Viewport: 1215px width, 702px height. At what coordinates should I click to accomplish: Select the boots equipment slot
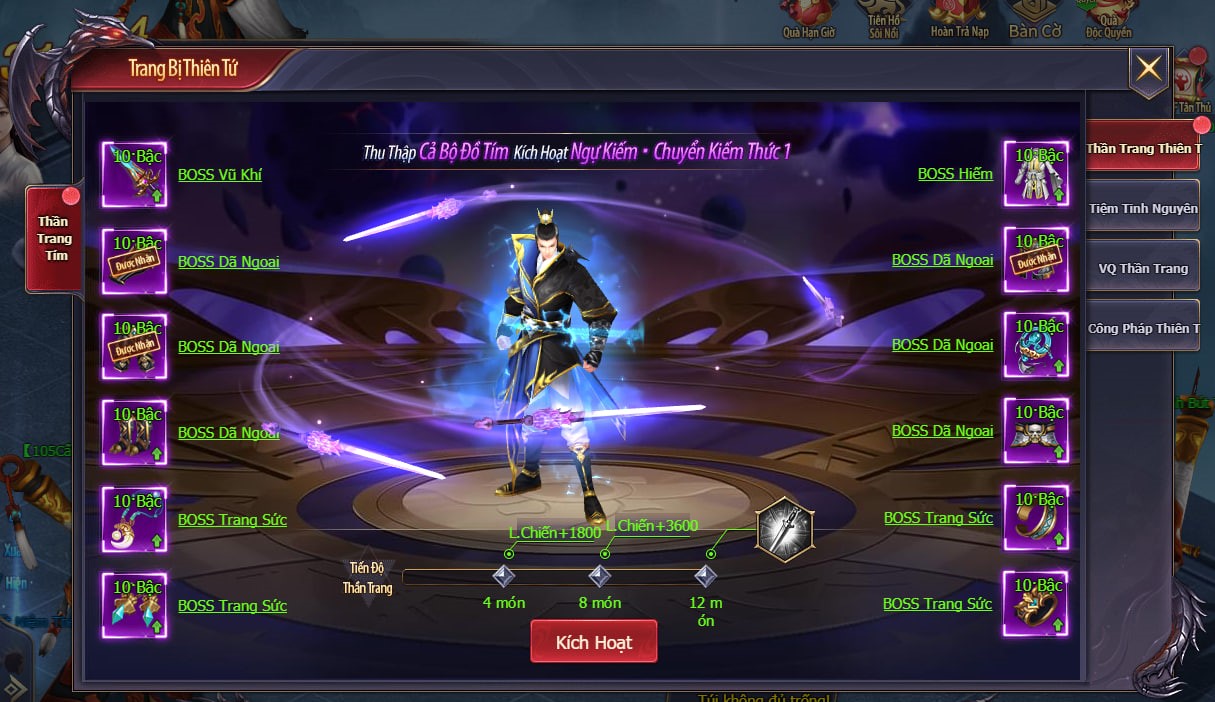coord(134,432)
